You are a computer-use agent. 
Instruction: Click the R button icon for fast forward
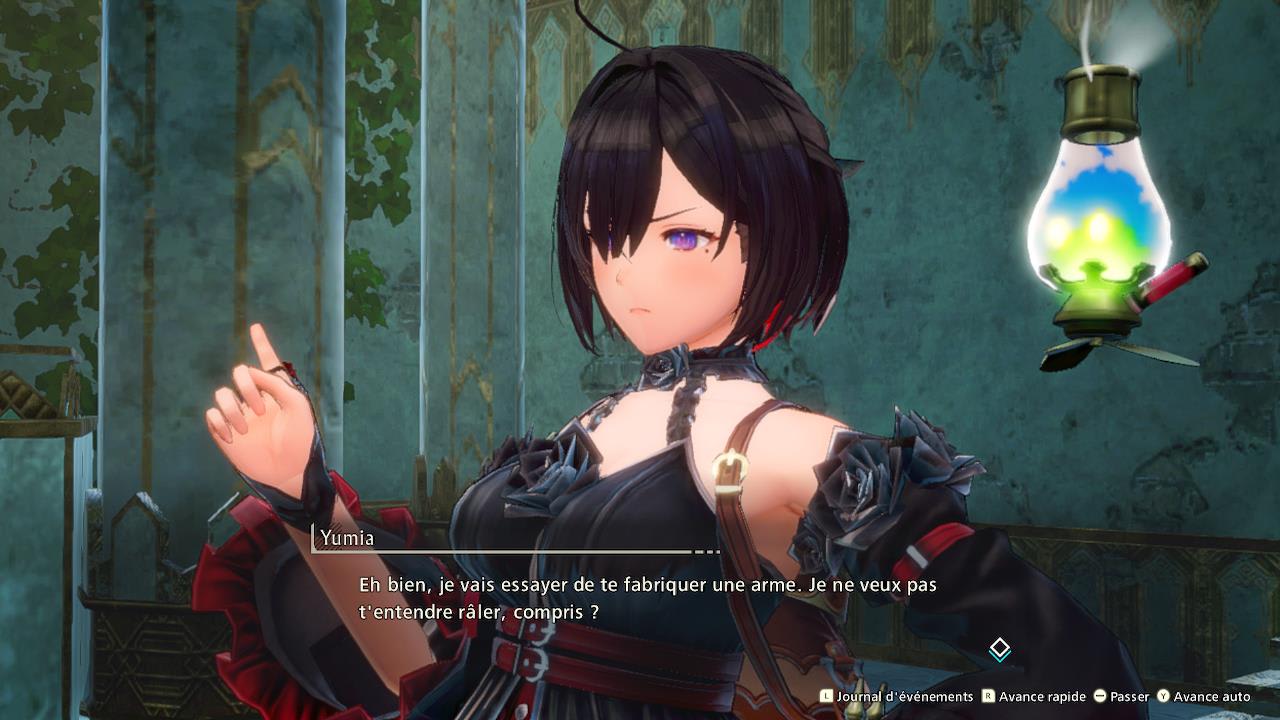click(988, 696)
